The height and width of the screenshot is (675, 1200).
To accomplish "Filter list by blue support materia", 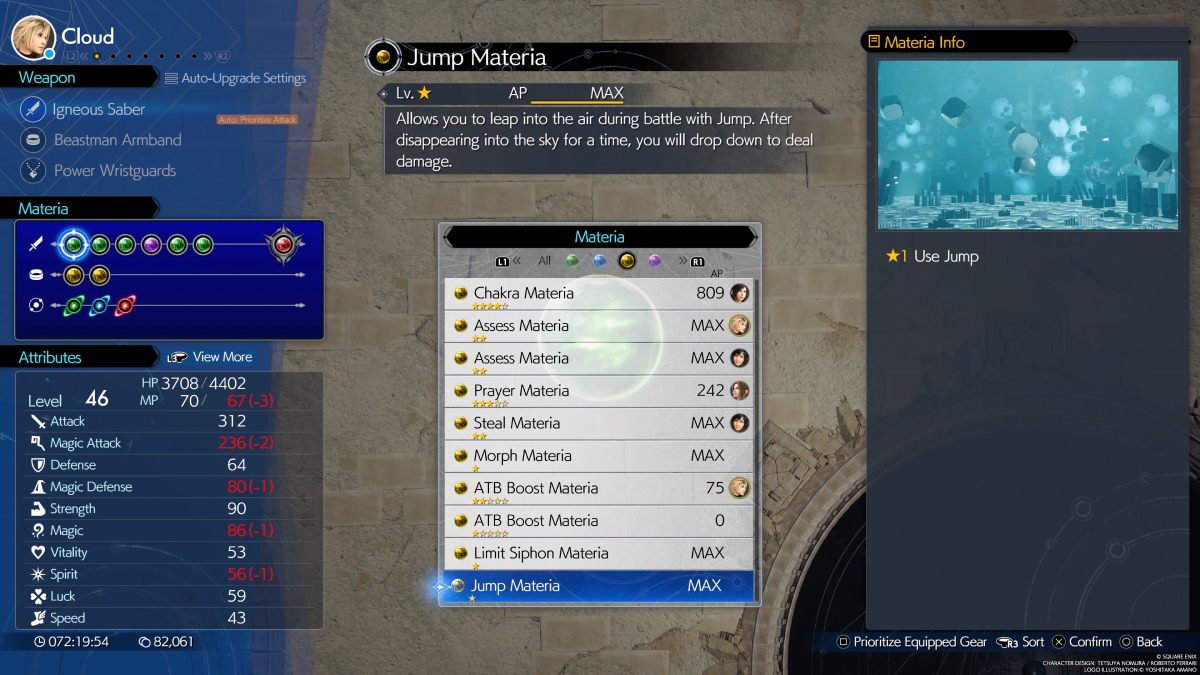I will [x=600, y=261].
